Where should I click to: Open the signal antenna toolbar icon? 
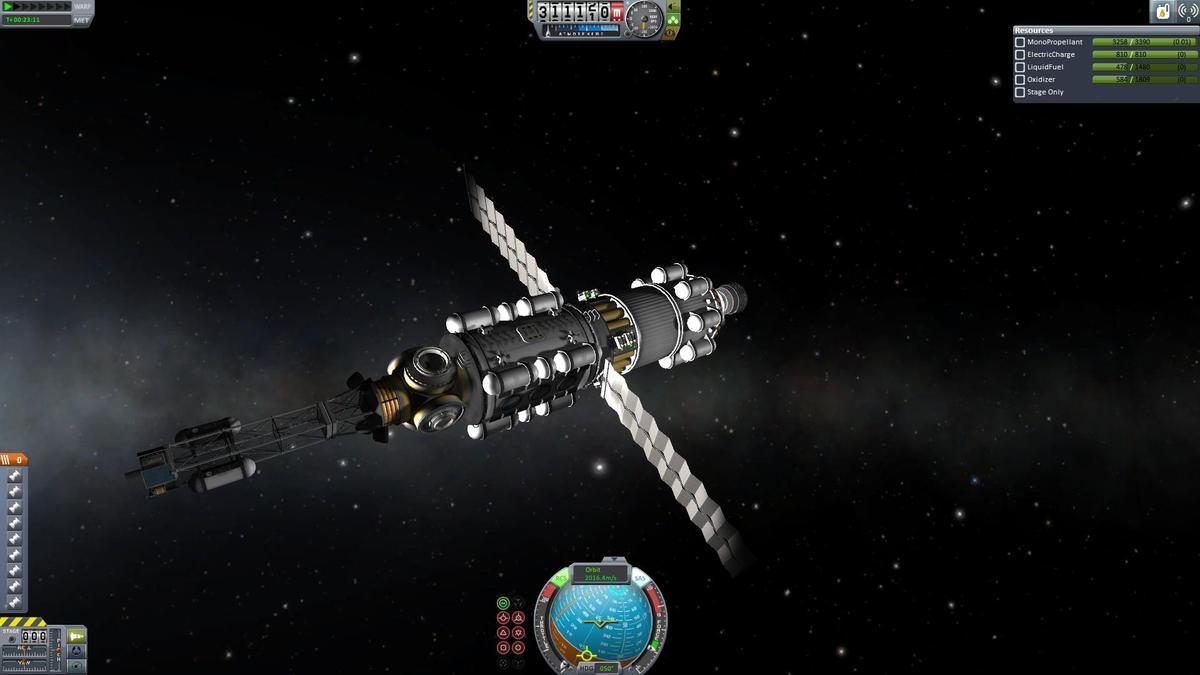pos(1188,11)
